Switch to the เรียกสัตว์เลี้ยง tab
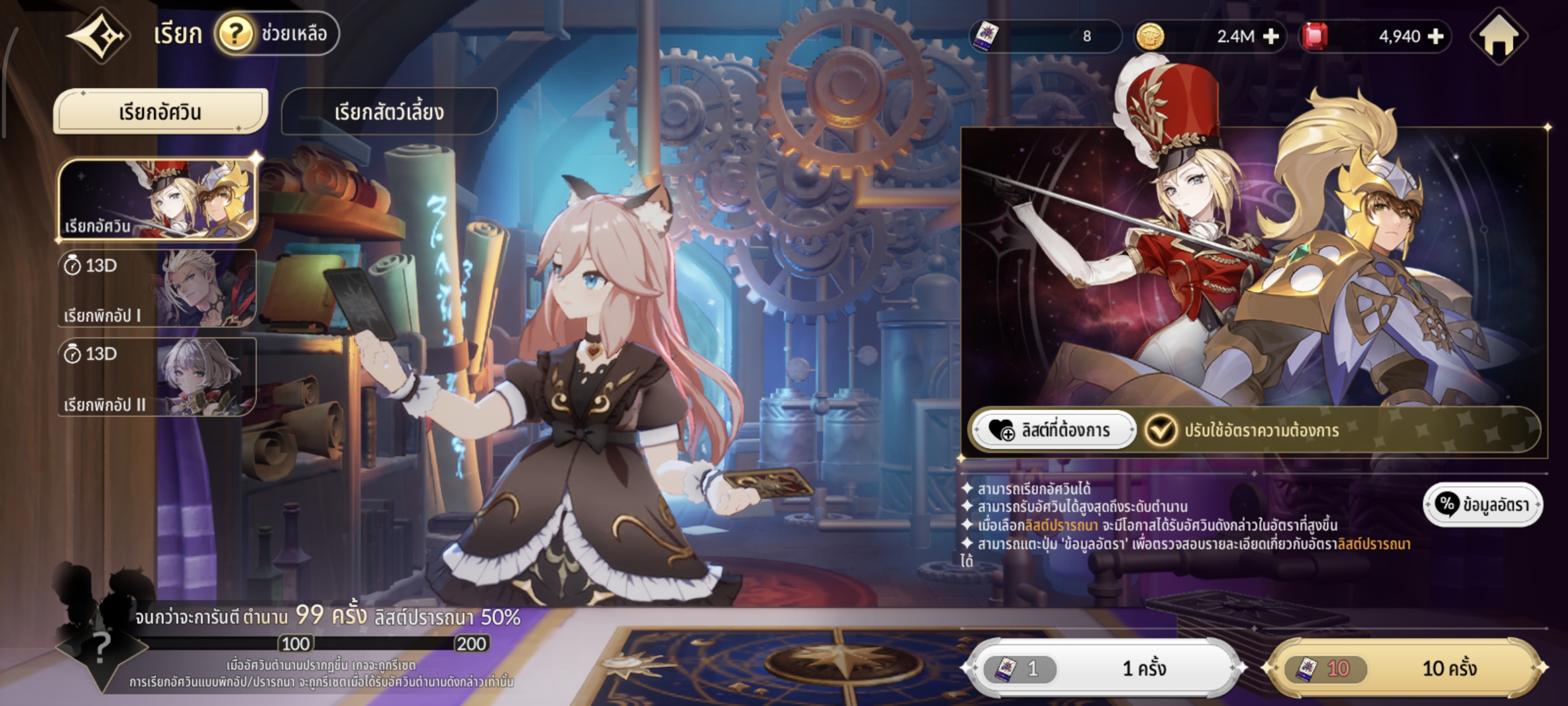 pyautogui.click(x=389, y=111)
